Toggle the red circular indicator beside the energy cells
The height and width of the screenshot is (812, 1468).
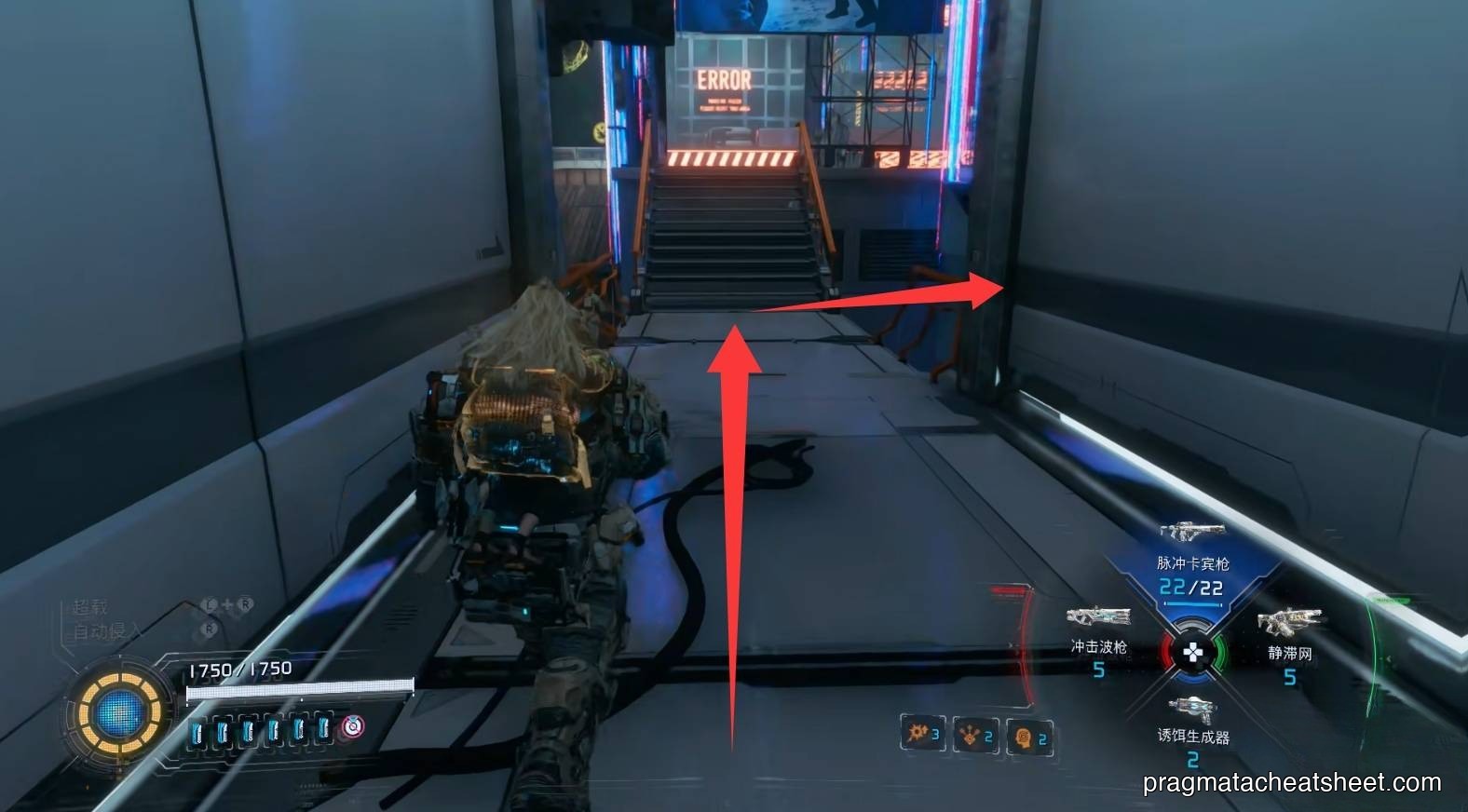coord(352,727)
